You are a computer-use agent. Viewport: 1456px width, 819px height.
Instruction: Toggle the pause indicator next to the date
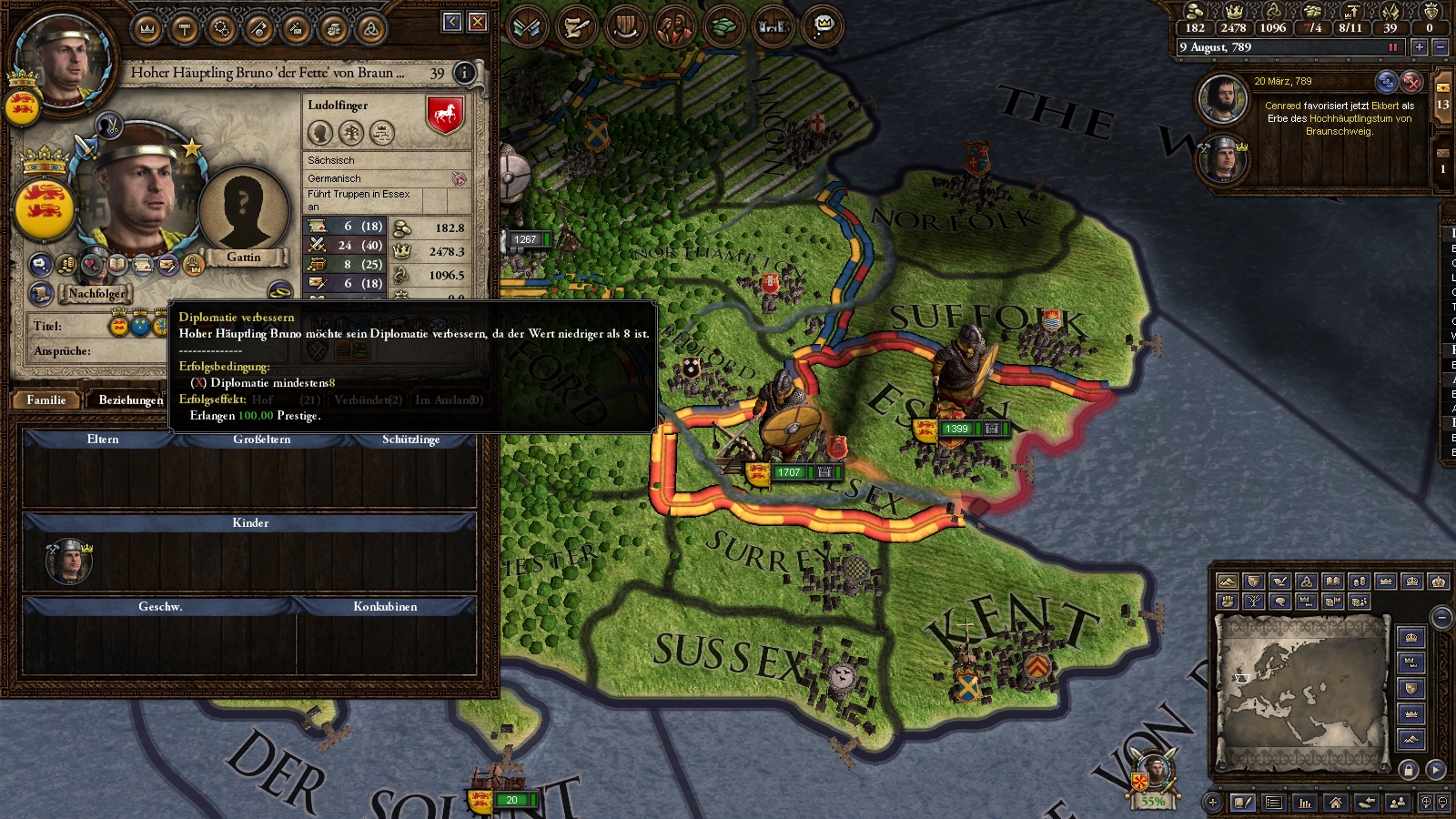[x=1392, y=47]
